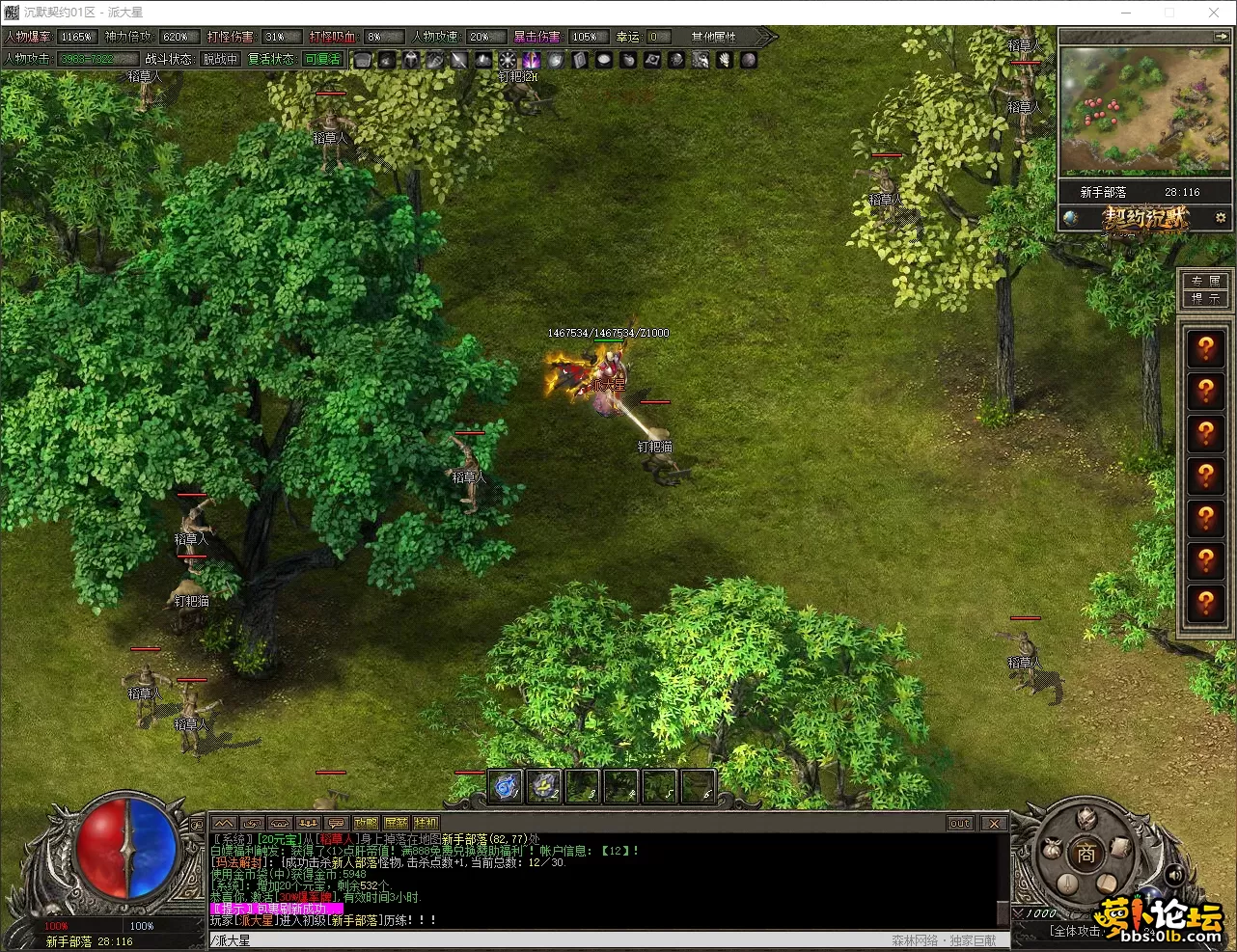Open the world map globe icon
This screenshot has width=1237, height=952.
[x=1070, y=218]
